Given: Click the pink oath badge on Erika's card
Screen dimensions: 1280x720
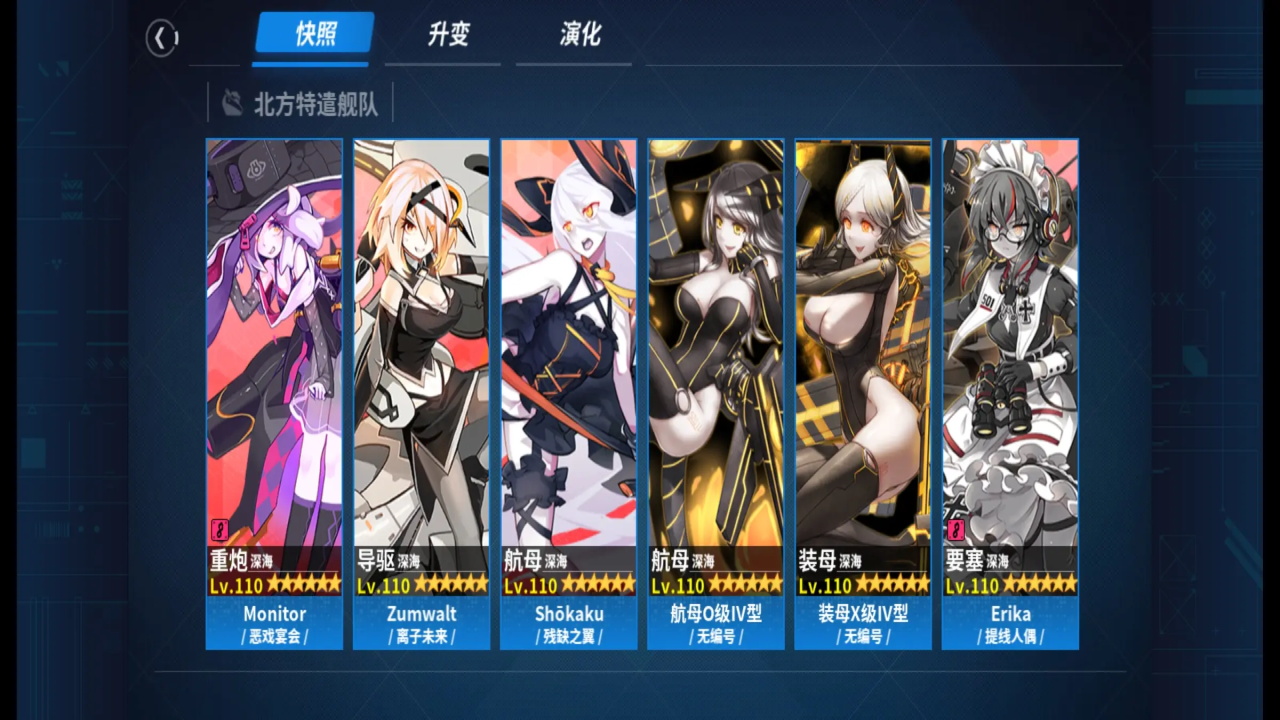Looking at the screenshot, I should [958, 531].
